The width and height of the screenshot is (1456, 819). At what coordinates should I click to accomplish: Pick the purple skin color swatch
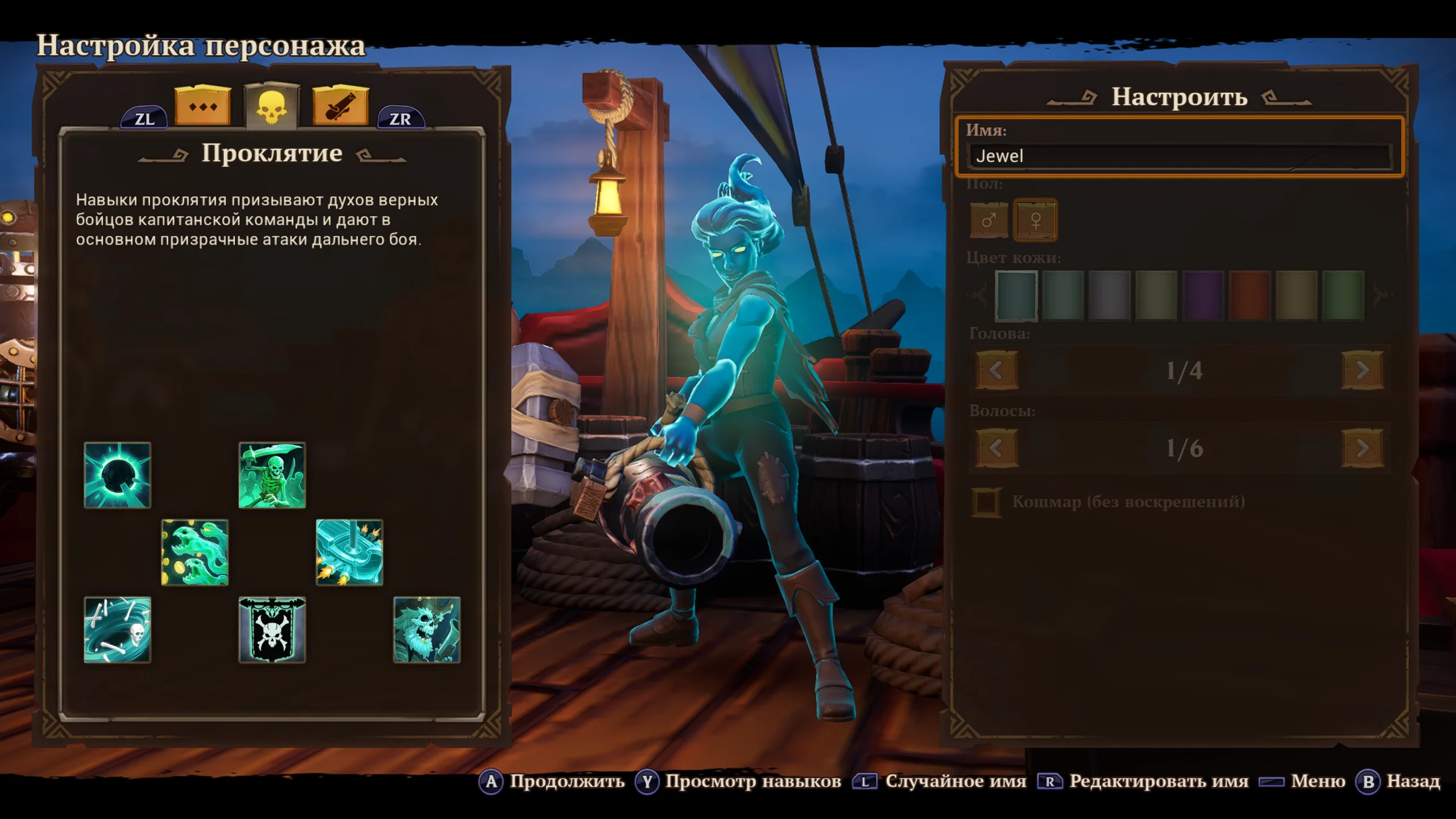[x=1203, y=295]
